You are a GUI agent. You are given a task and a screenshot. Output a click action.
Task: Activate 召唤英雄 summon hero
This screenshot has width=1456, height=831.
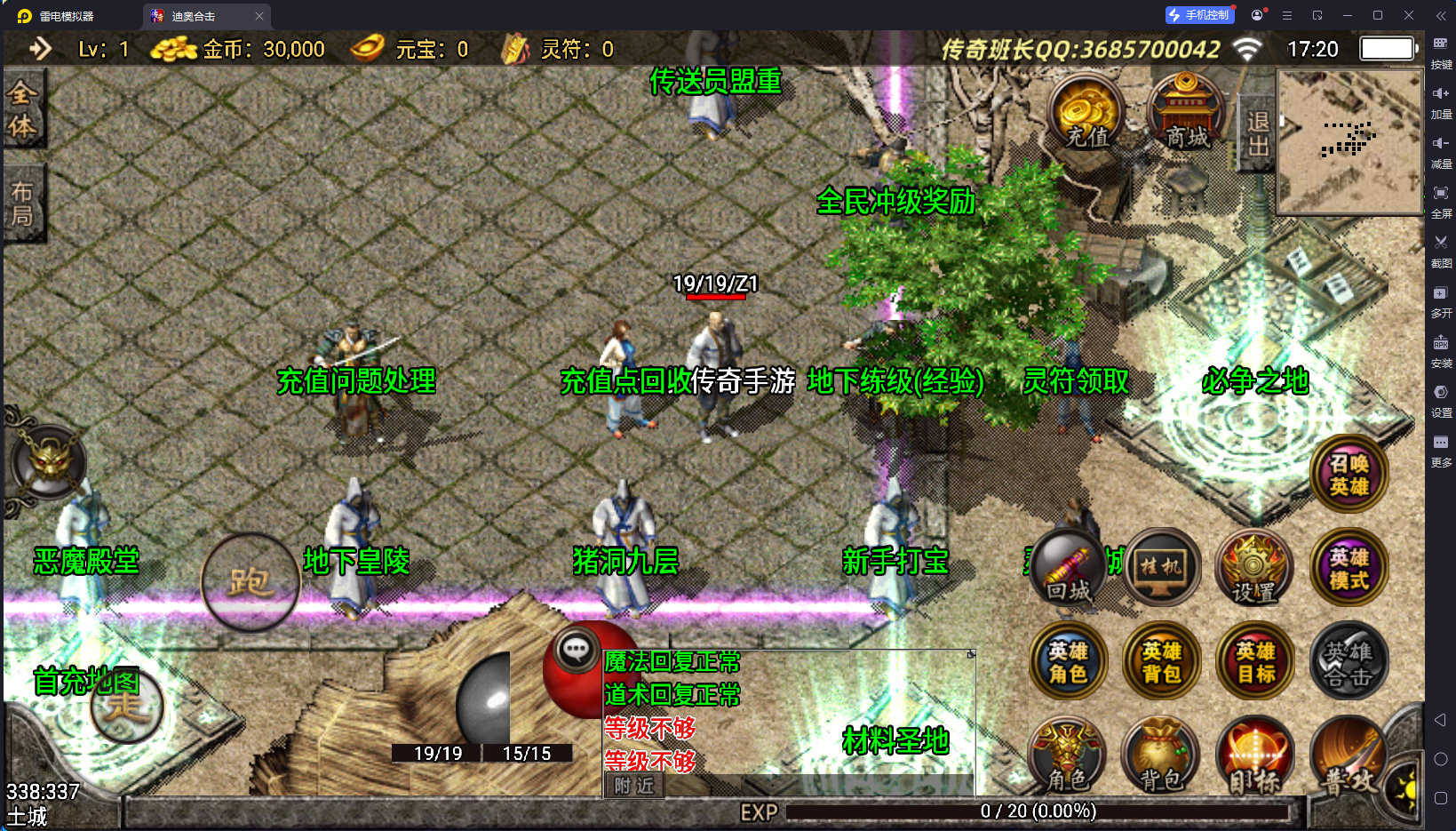1349,474
